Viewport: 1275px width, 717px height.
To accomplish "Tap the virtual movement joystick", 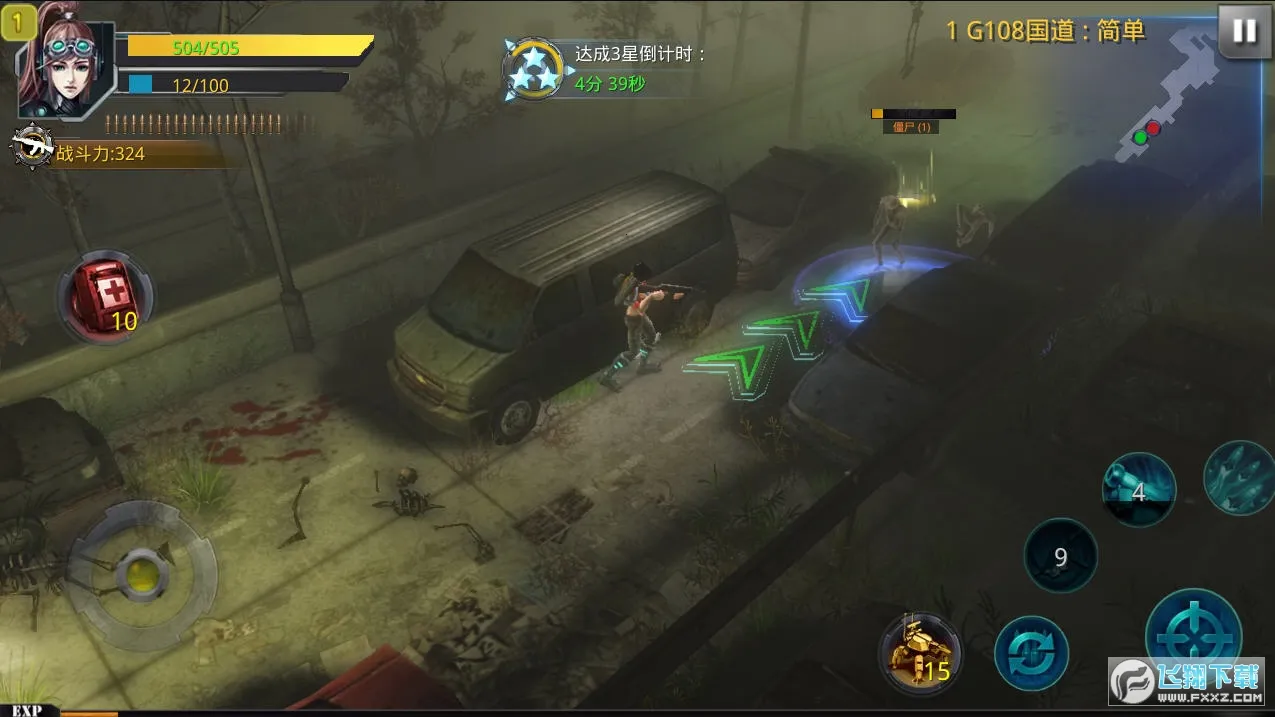I will tap(141, 574).
